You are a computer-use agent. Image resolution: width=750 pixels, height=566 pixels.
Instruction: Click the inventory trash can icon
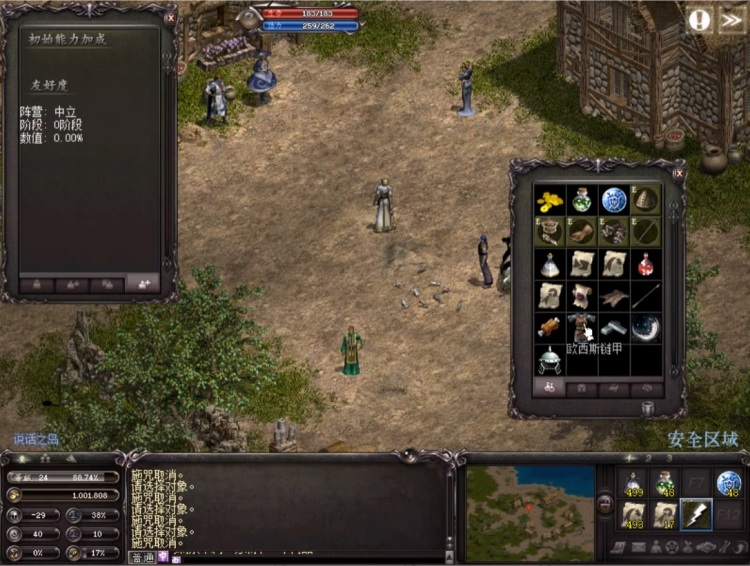pyautogui.click(x=647, y=408)
